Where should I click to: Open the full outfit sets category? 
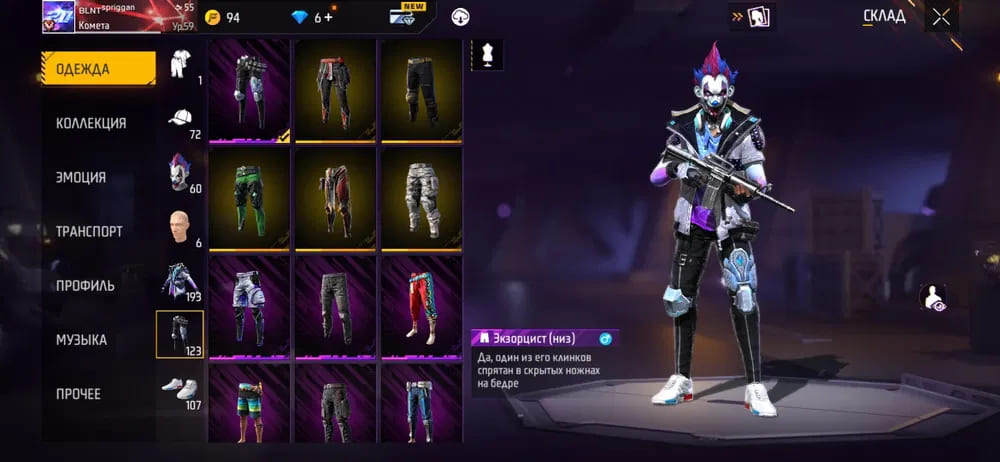pos(180,66)
